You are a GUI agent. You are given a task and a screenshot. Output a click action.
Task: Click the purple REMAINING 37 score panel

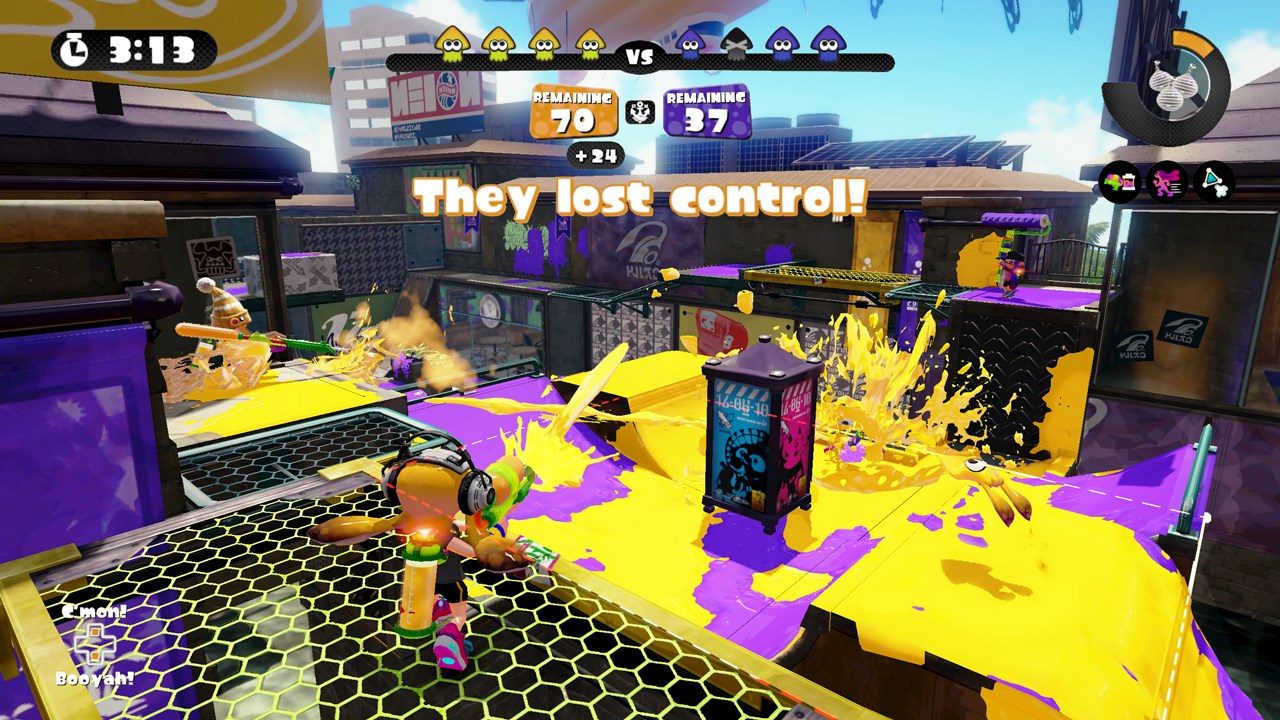point(705,112)
